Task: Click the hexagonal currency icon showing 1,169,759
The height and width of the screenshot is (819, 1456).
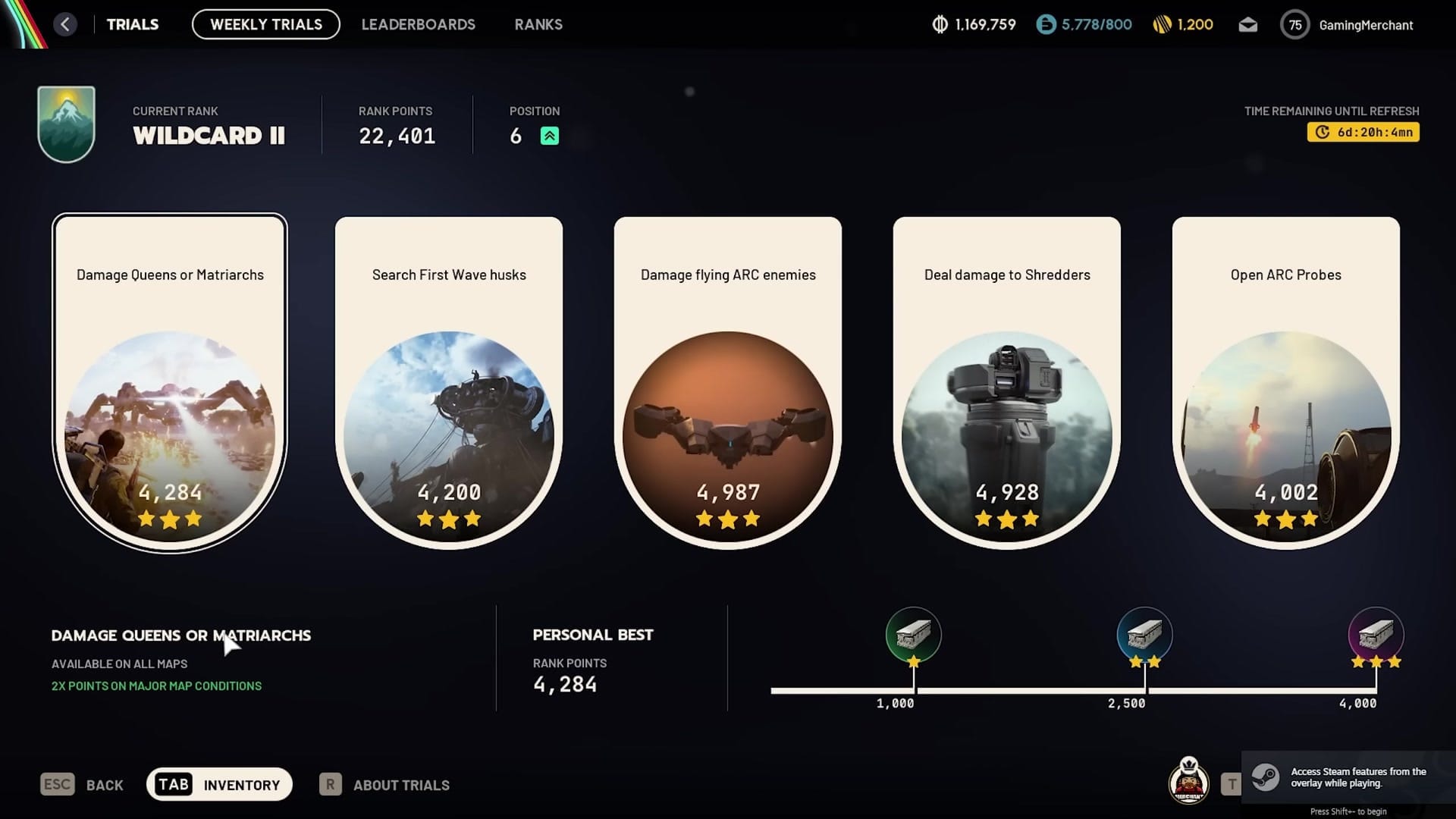Action: pos(940,24)
